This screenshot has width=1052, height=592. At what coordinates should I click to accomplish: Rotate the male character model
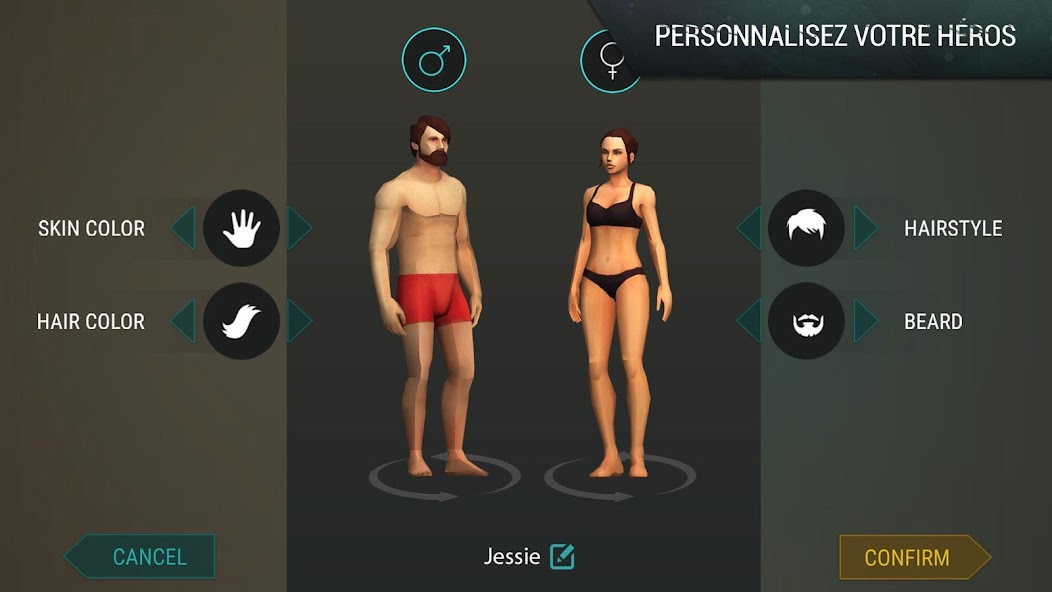point(443,480)
